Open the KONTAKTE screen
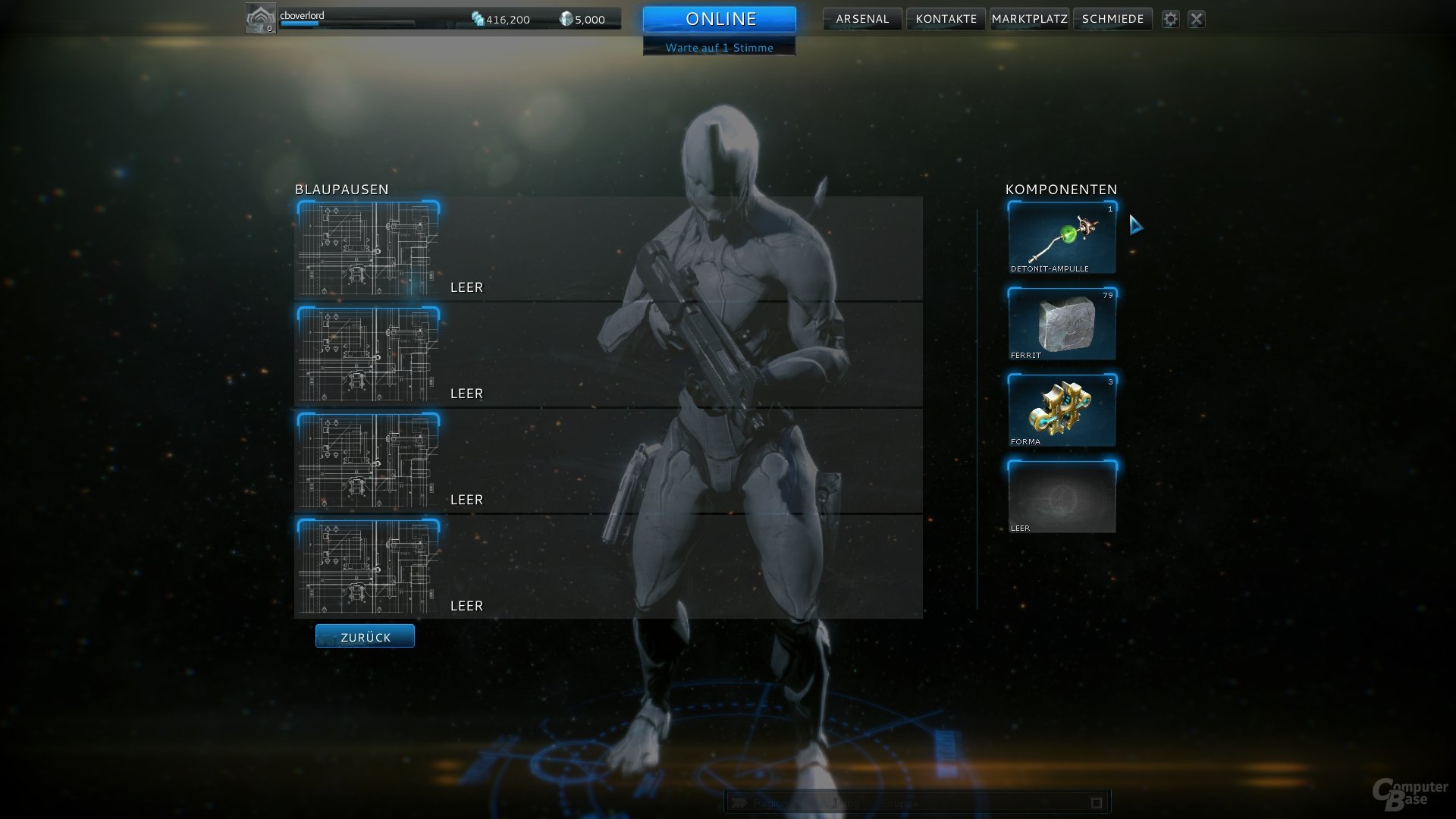The height and width of the screenshot is (819, 1456). [945, 19]
